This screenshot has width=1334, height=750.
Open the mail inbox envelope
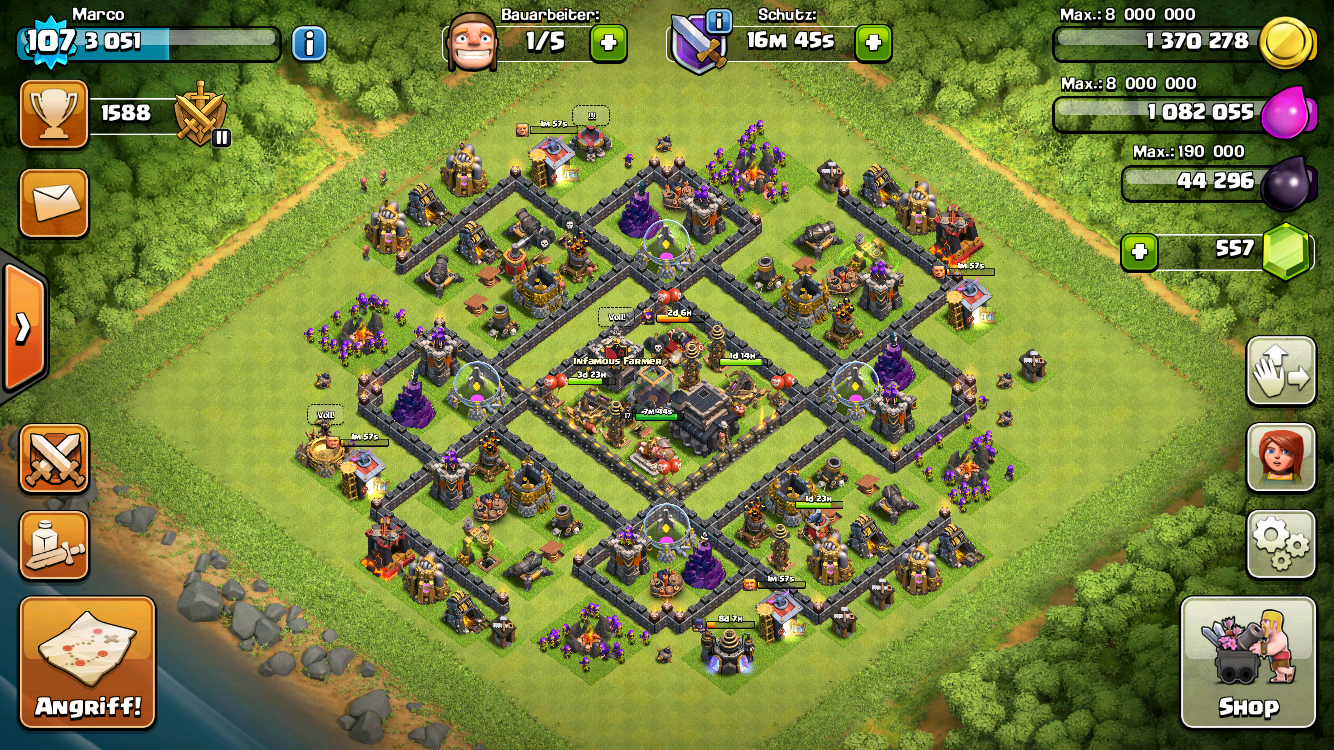point(54,203)
